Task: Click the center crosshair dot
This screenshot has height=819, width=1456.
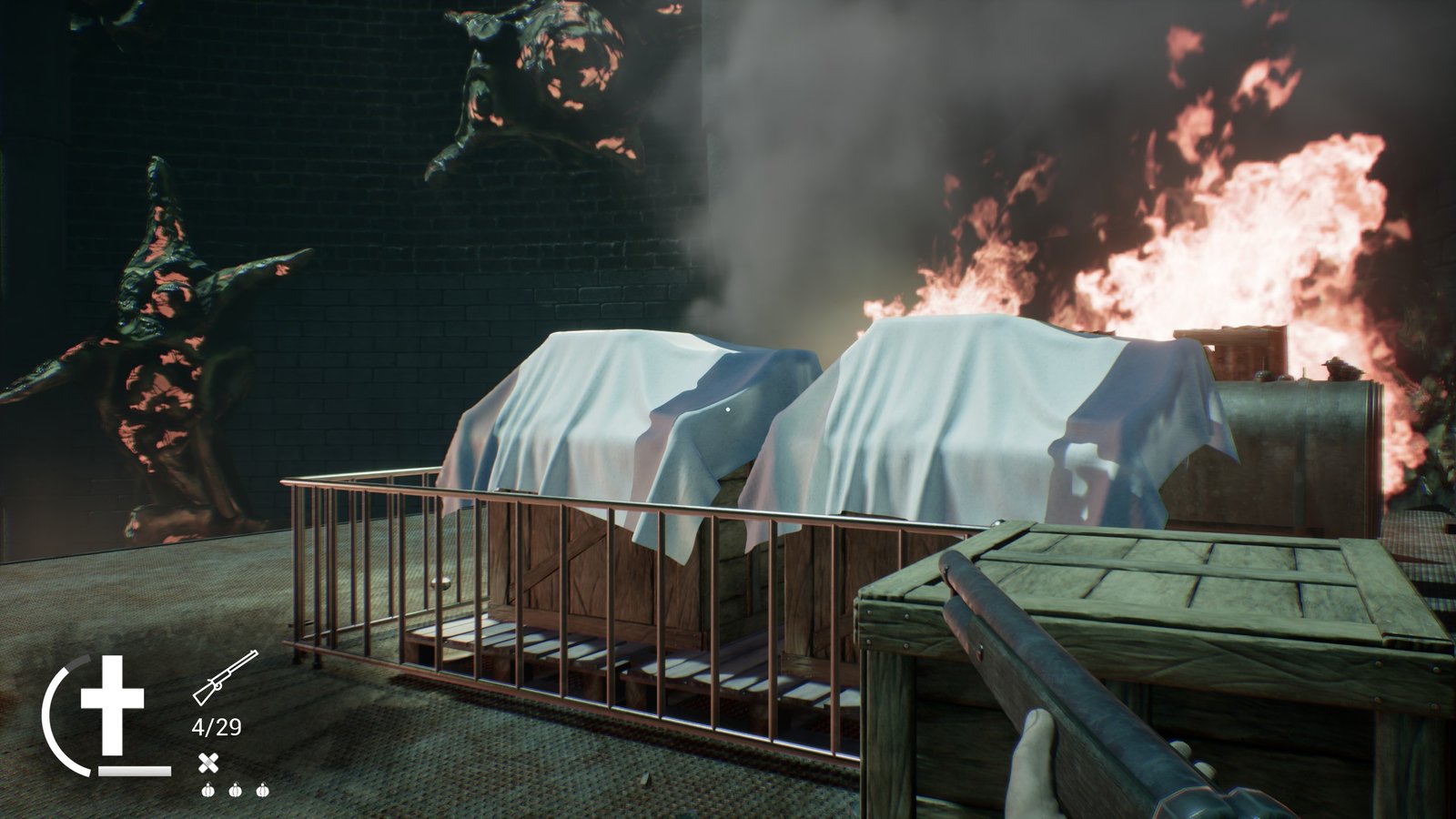Action: click(x=726, y=409)
